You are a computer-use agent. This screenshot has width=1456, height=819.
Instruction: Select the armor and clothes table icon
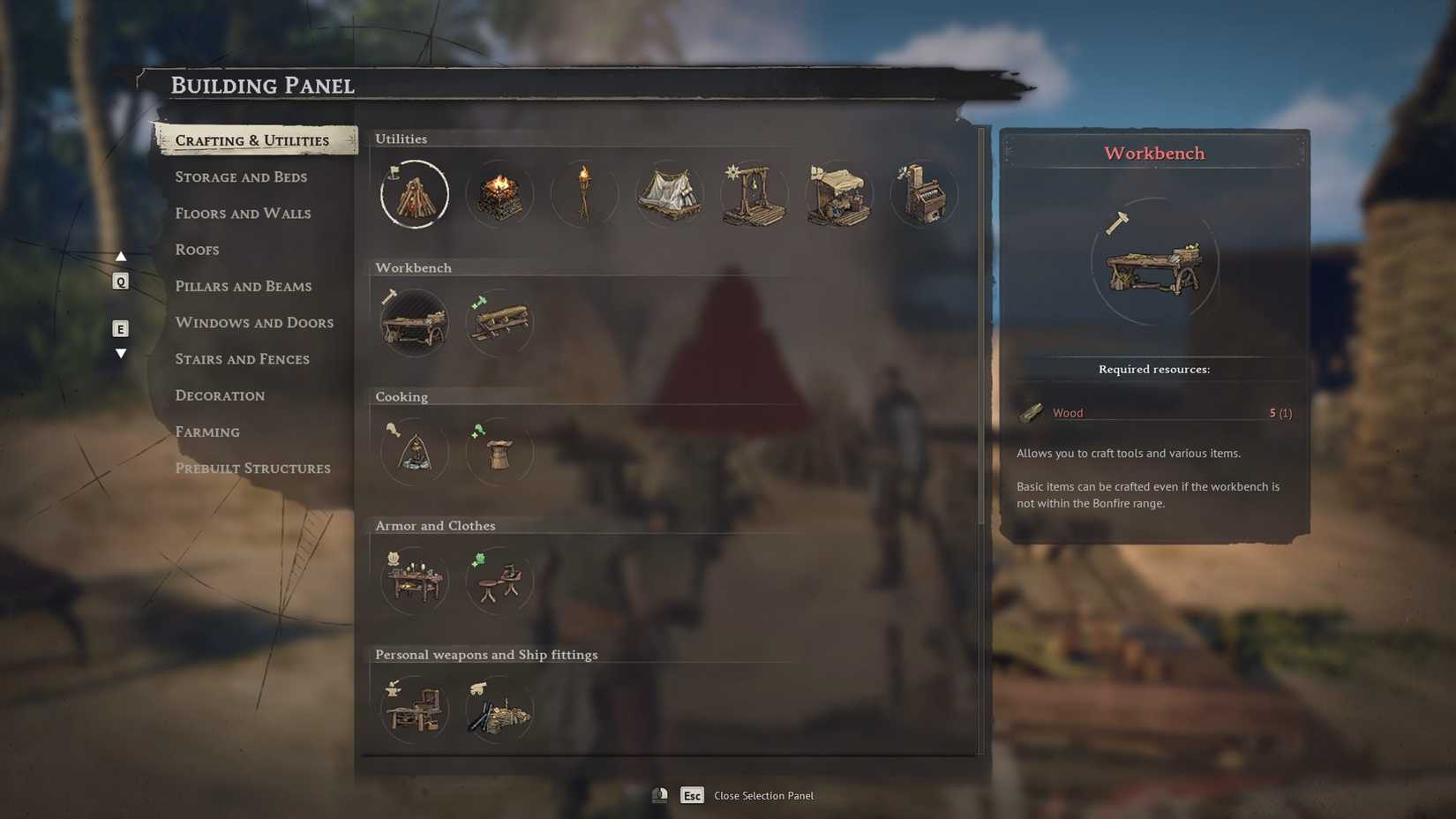click(x=415, y=581)
